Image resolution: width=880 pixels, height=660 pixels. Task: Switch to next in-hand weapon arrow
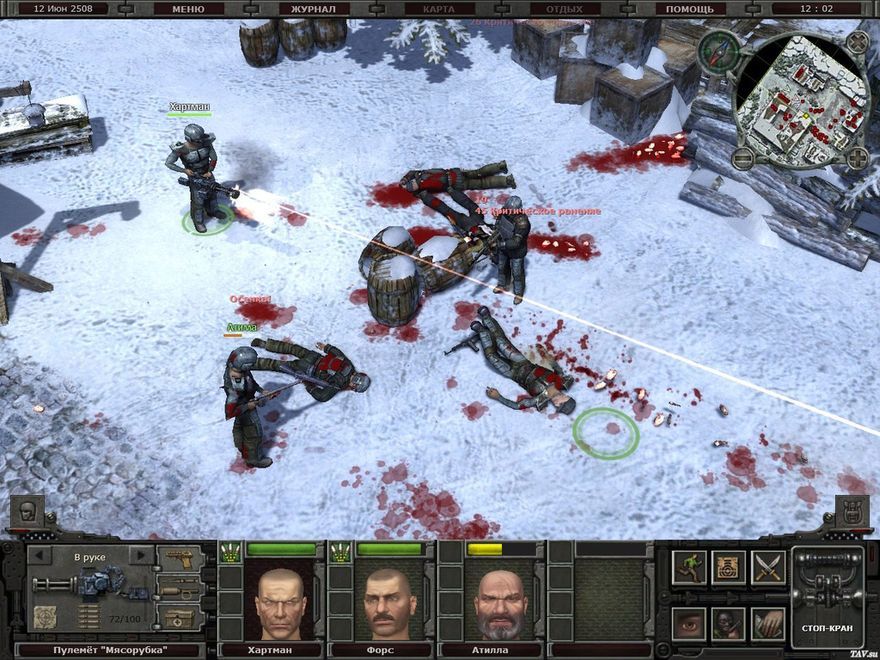coord(141,555)
